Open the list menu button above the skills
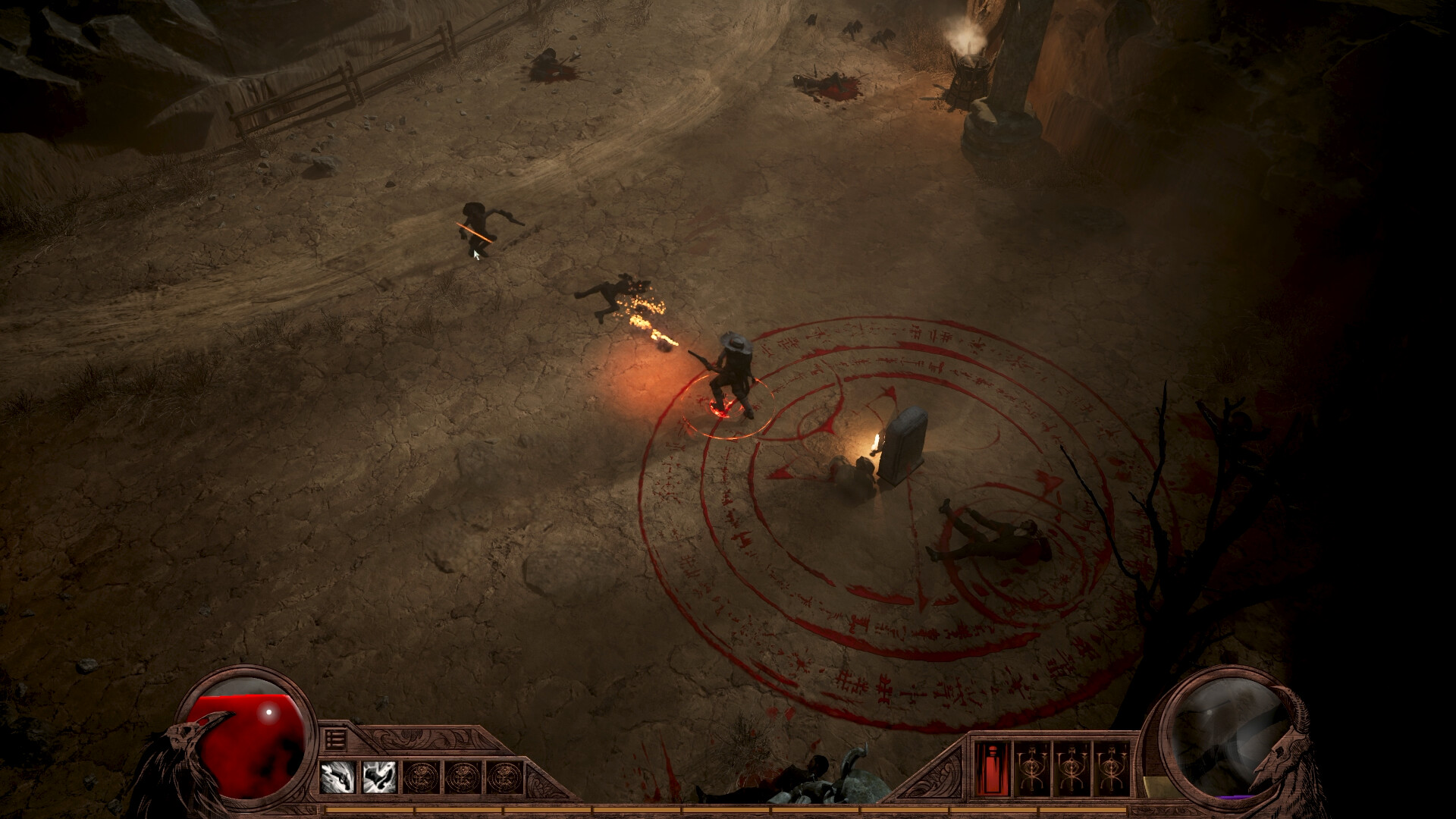The width and height of the screenshot is (1456, 819). [335, 739]
